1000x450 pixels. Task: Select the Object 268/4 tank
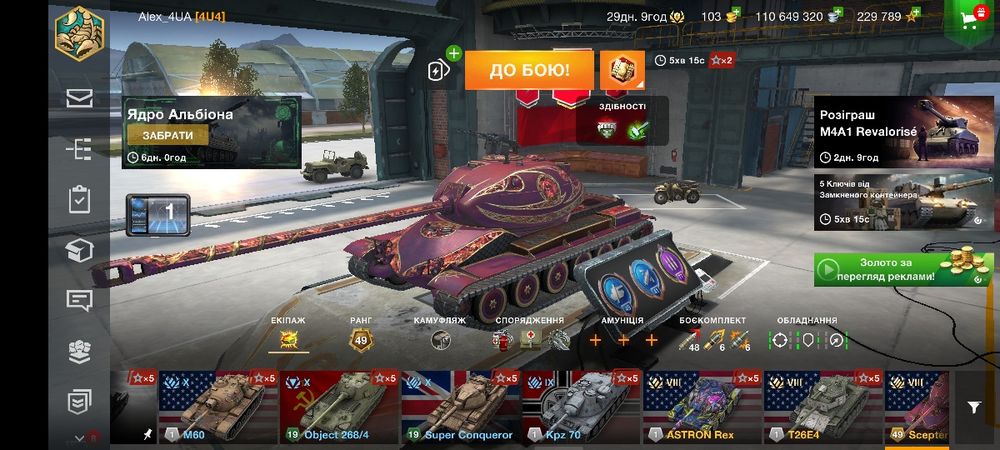338,407
